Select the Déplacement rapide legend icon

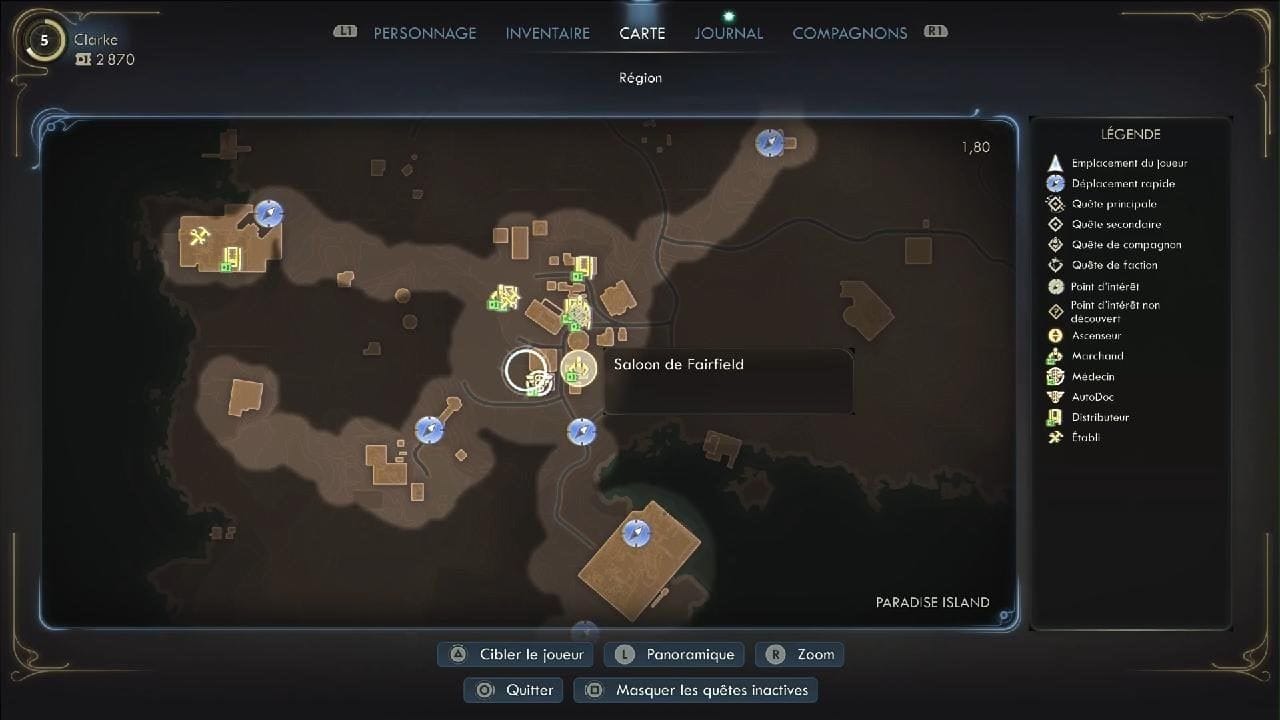coord(1055,183)
